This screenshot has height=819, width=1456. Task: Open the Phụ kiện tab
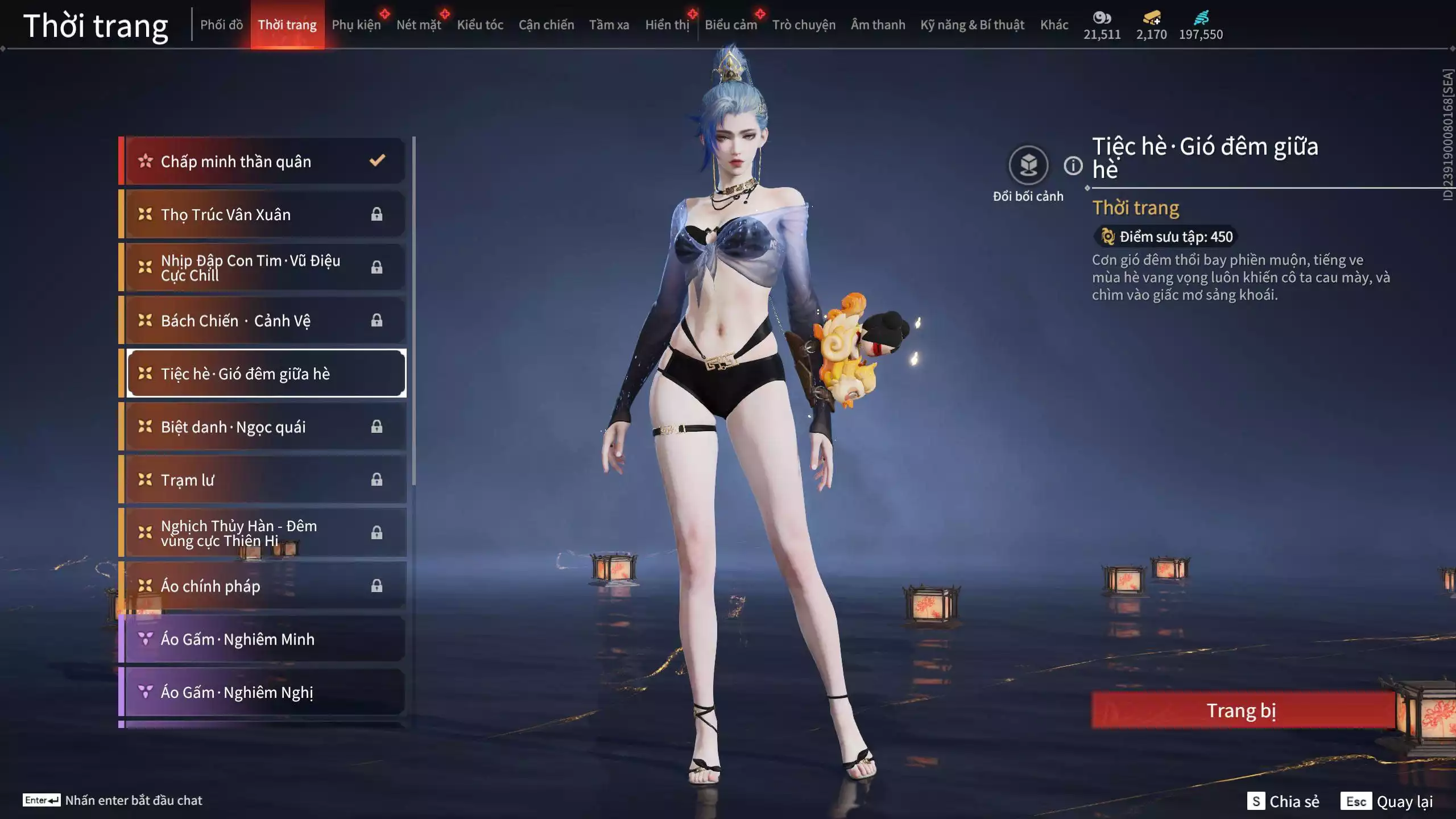(356, 25)
